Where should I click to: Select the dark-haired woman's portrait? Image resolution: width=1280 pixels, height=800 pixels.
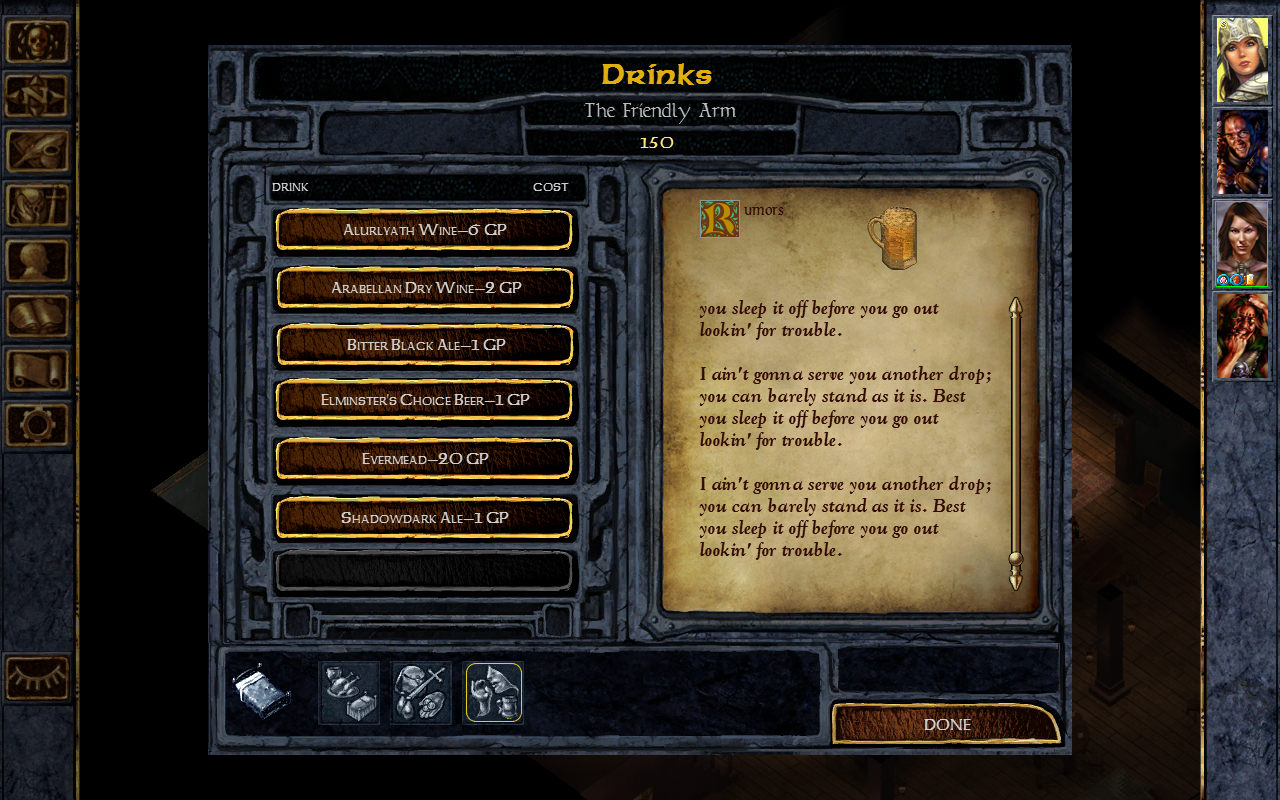[1242, 243]
